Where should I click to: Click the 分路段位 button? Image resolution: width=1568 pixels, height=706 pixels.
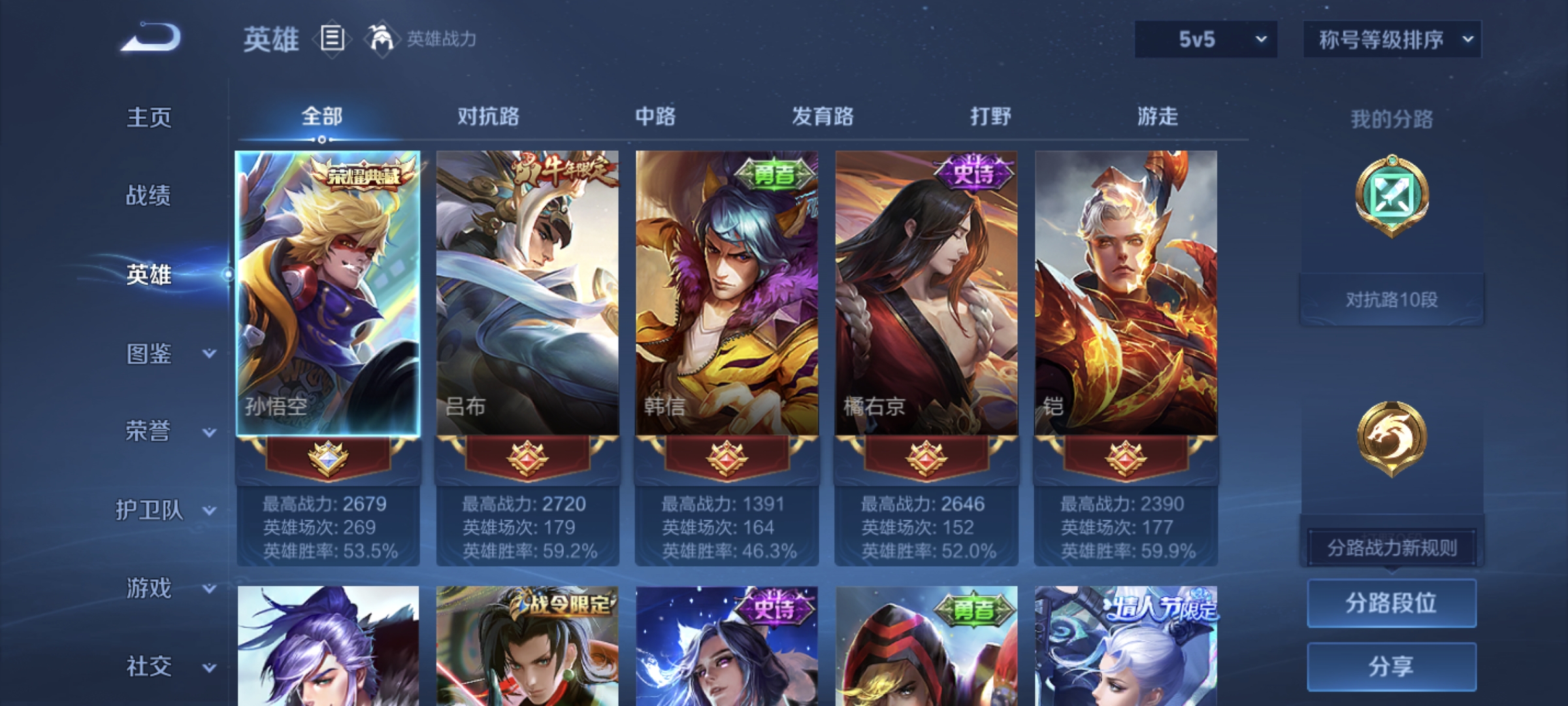(1392, 603)
